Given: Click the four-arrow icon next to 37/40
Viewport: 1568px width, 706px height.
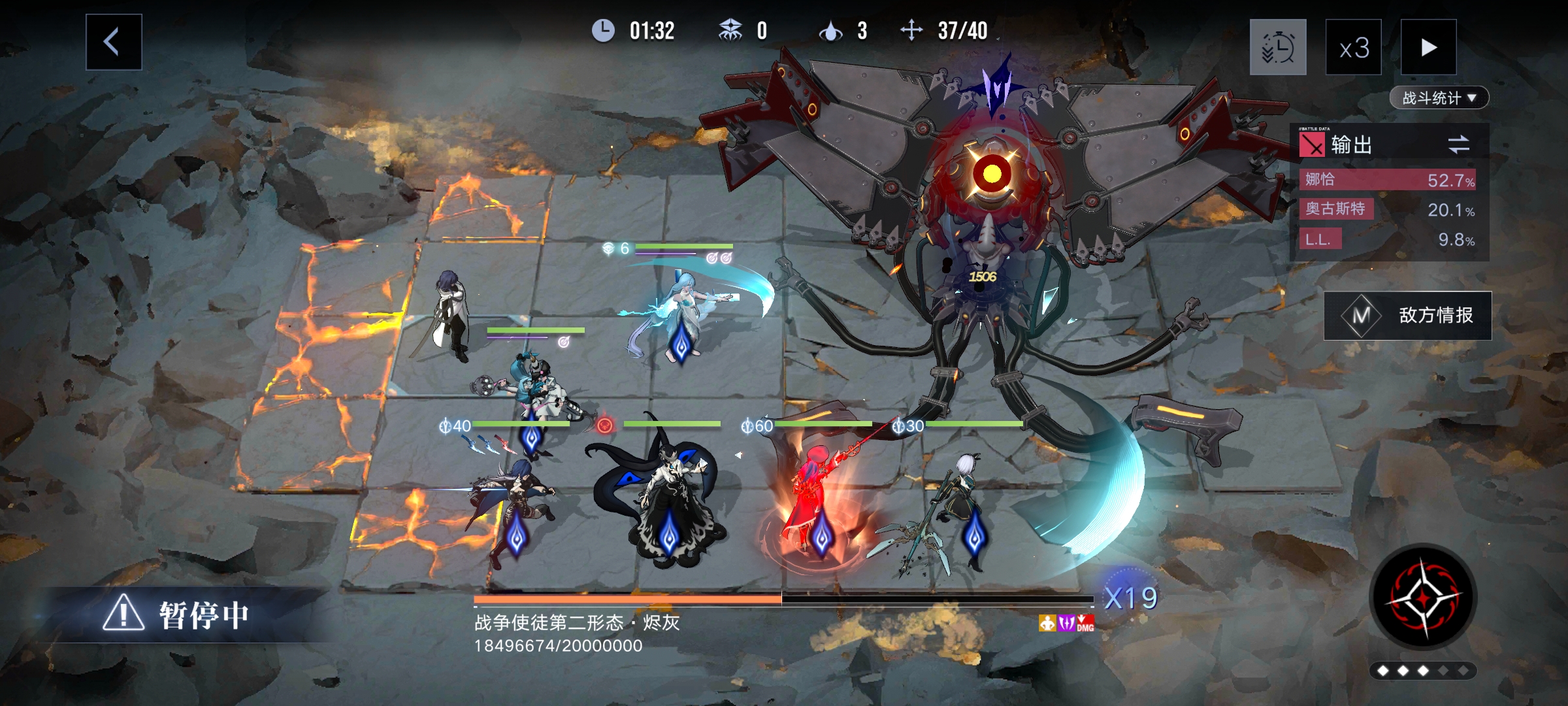Looking at the screenshot, I should [x=911, y=29].
